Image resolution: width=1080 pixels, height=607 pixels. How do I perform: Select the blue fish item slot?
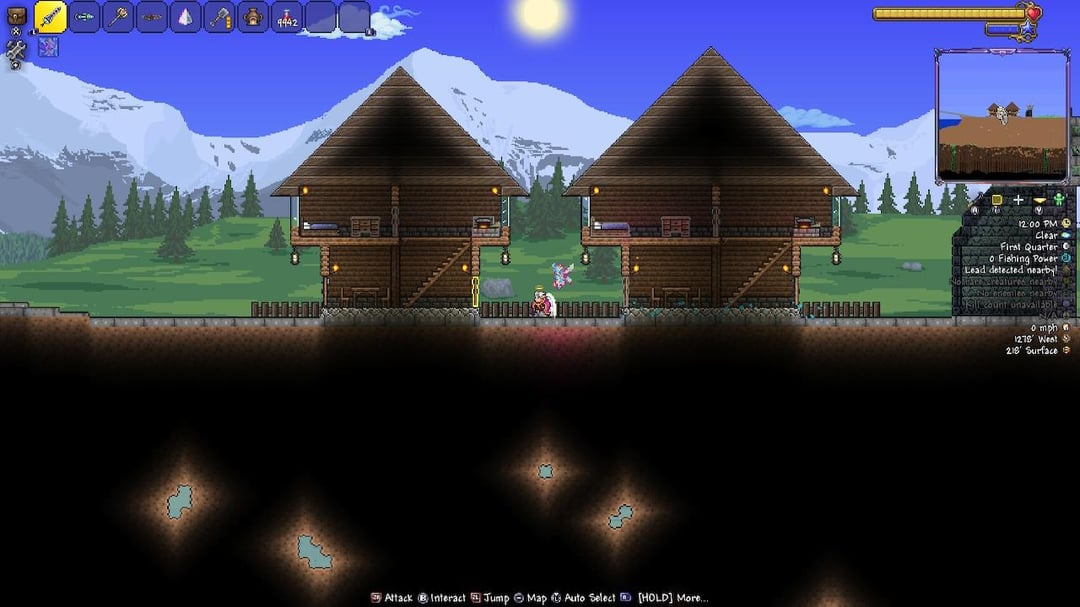tap(85, 17)
